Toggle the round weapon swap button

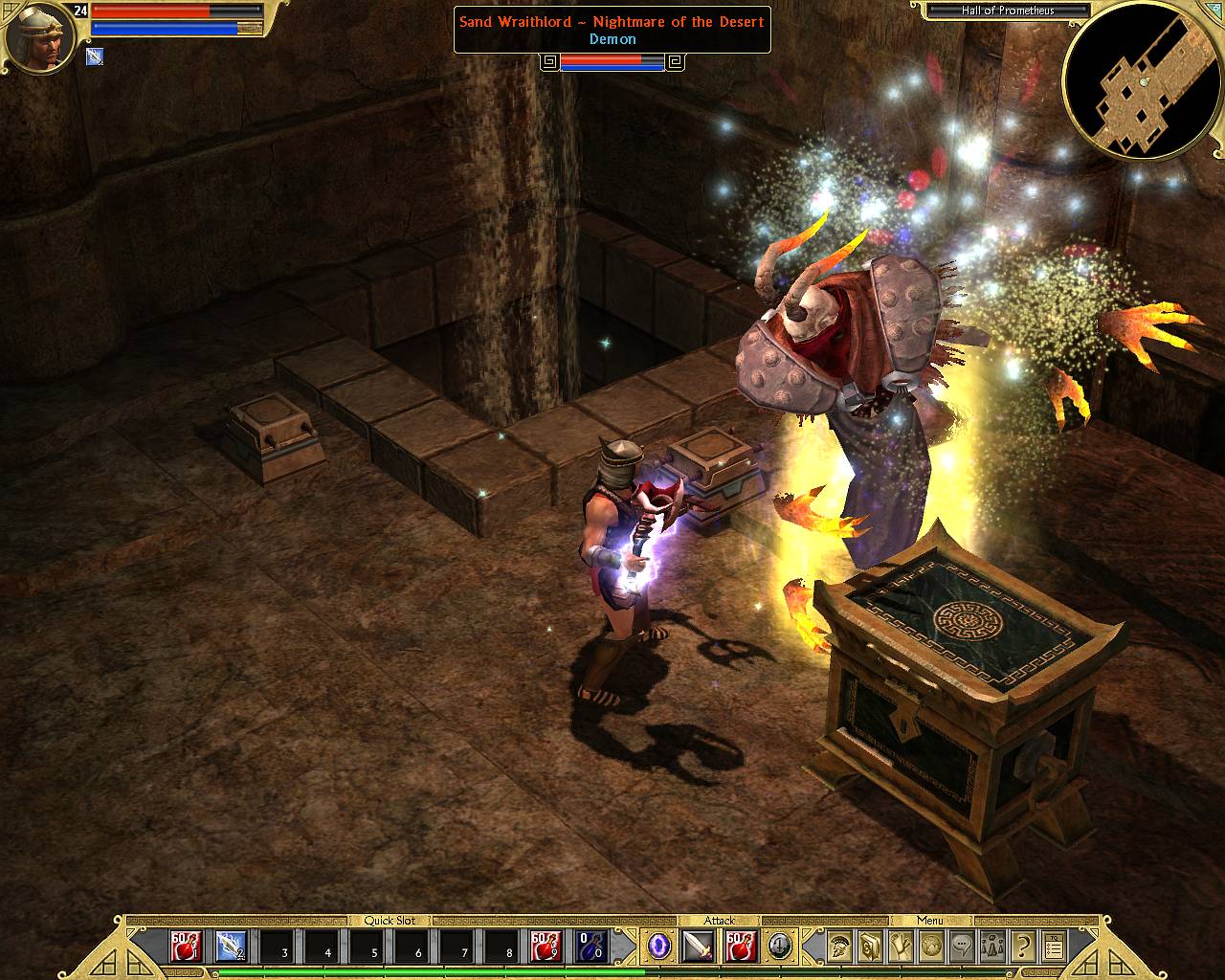(x=780, y=946)
